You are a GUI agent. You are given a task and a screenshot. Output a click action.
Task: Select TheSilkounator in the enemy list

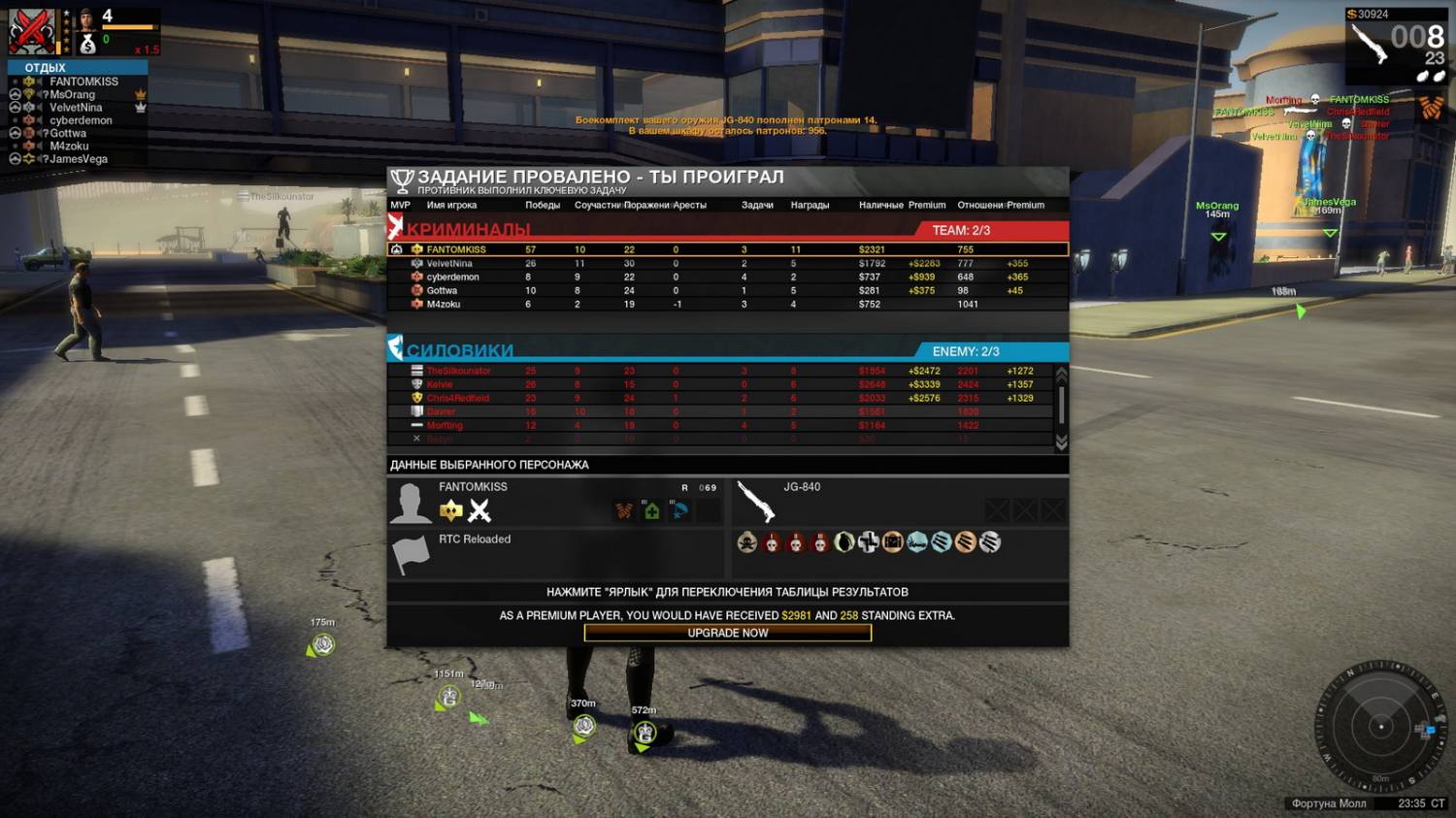coord(459,371)
